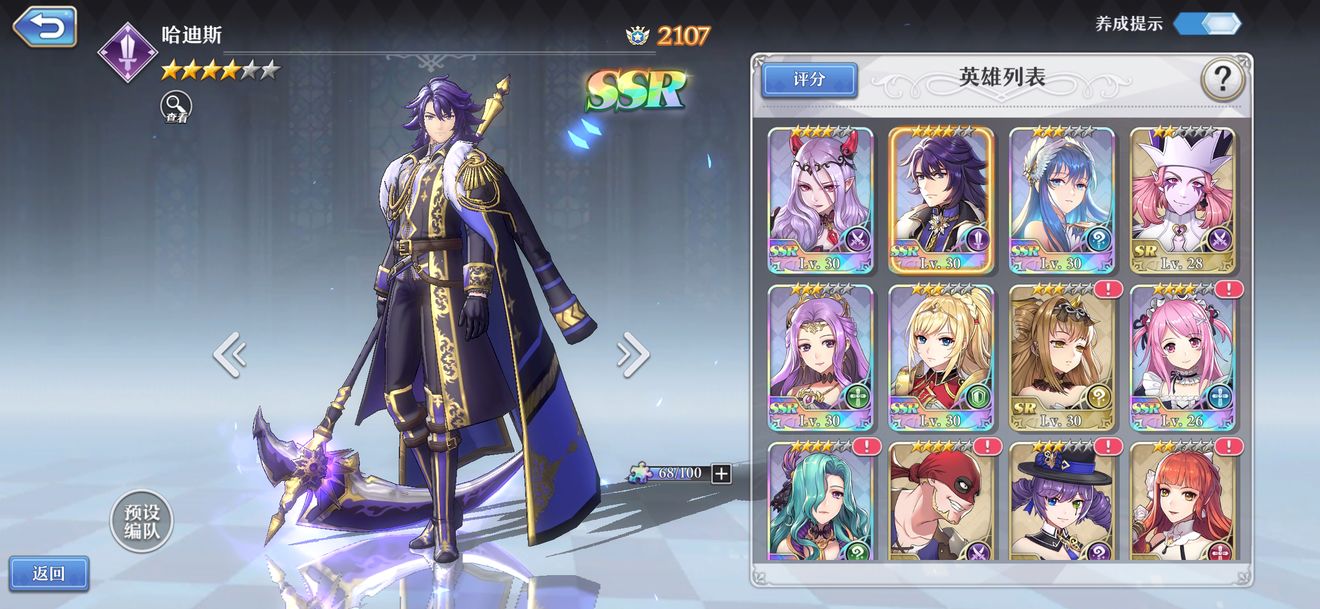The height and width of the screenshot is (609, 1320).
Task: Toggle the 养成提示 switch
Action: (x=1207, y=24)
